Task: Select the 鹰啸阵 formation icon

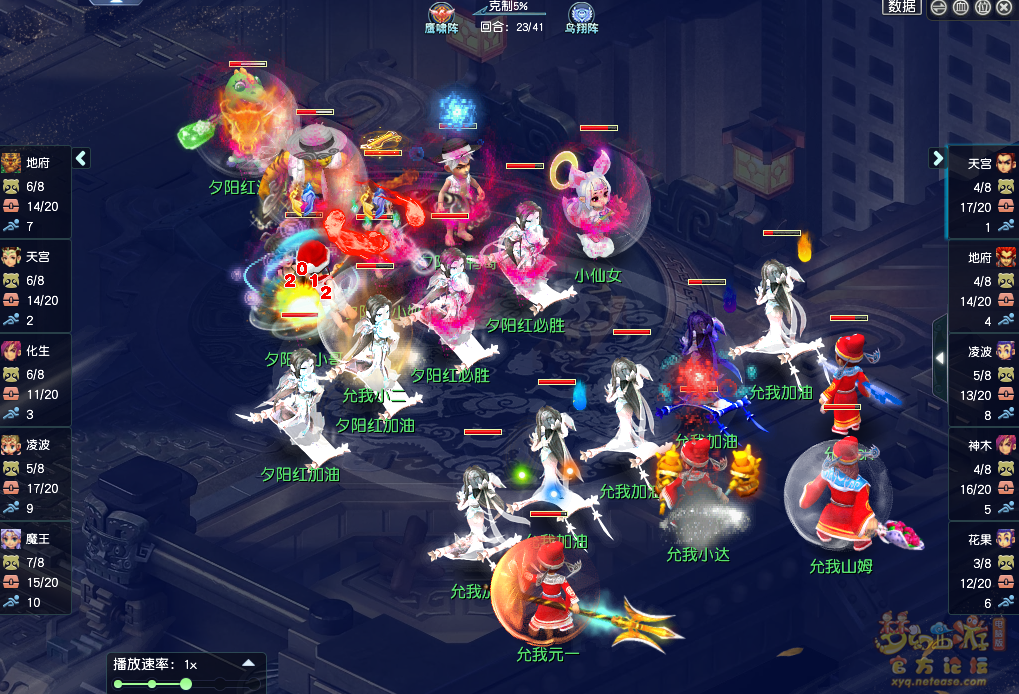Action: tap(440, 14)
